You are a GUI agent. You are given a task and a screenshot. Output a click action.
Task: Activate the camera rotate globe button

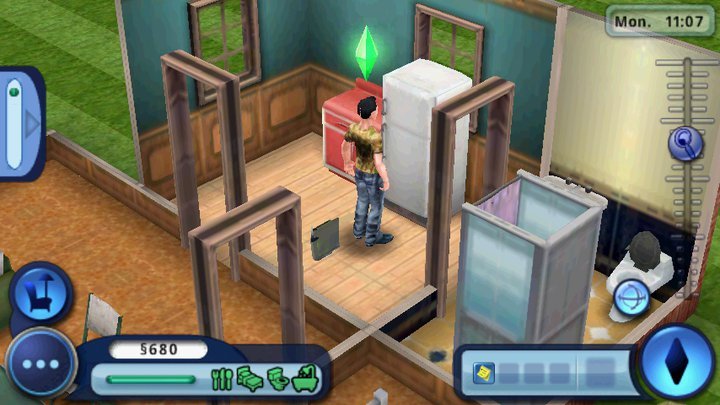(632, 297)
